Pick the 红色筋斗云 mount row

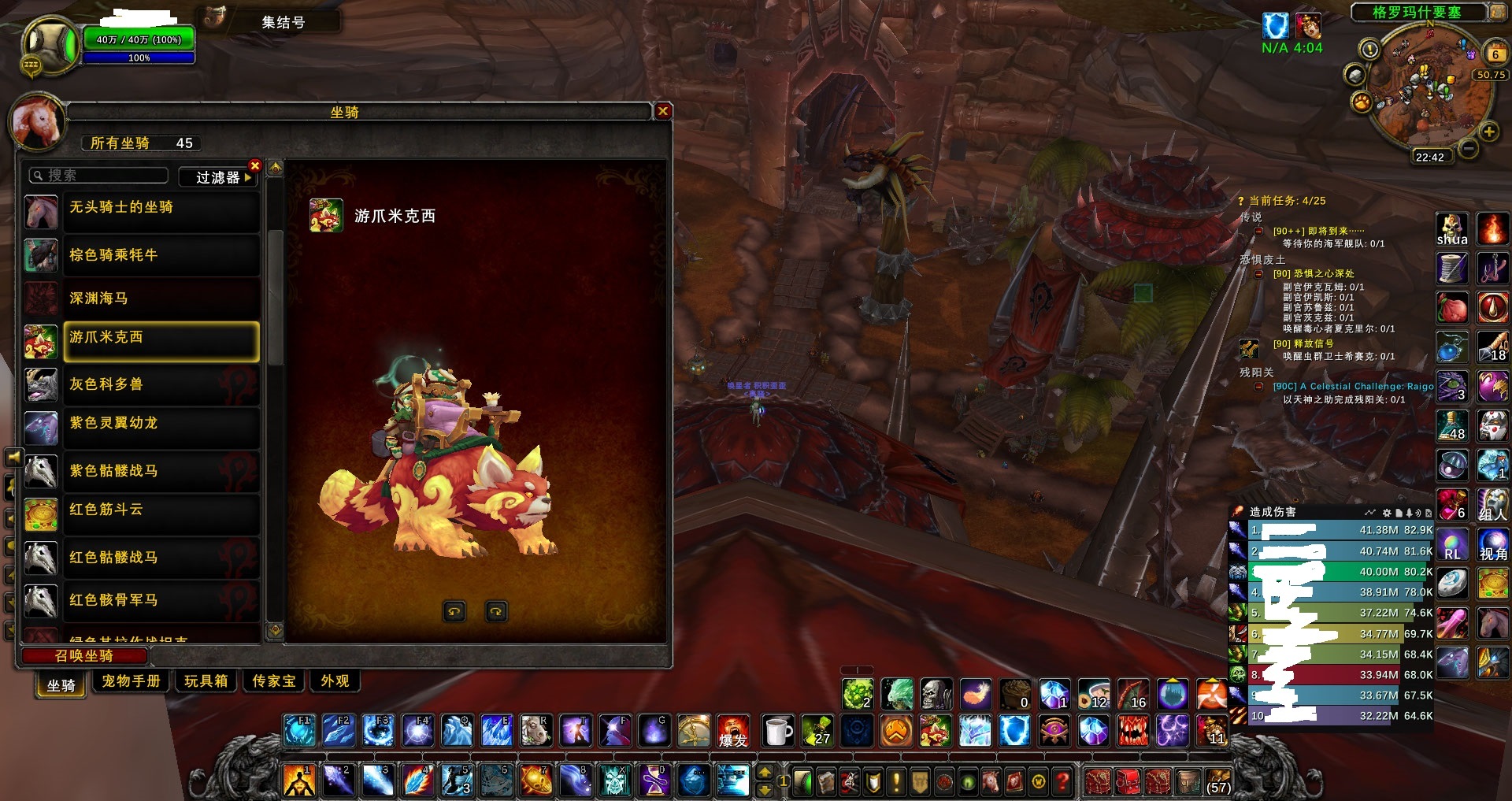point(161,510)
